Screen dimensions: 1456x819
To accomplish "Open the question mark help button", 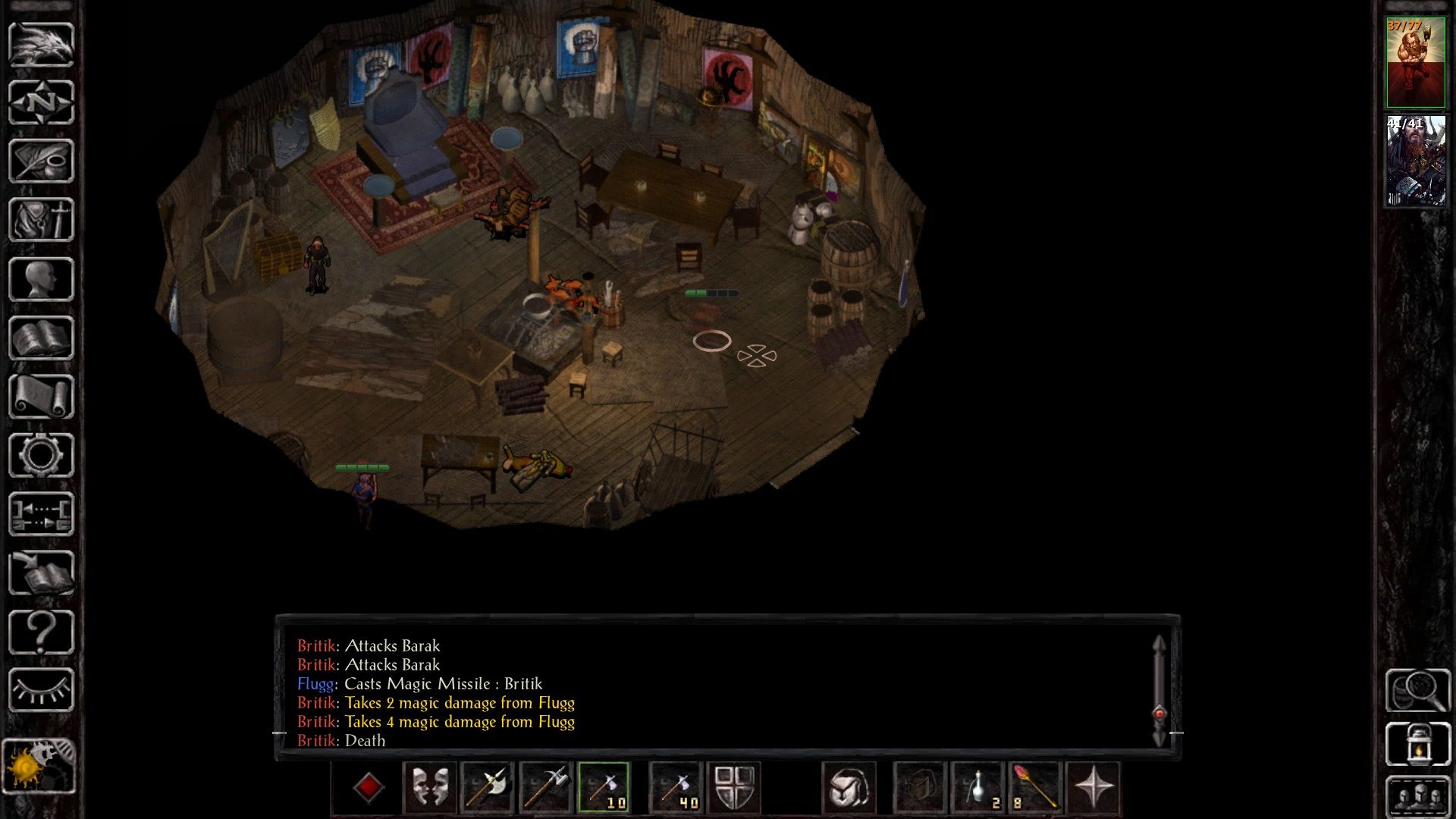I will pyautogui.click(x=41, y=632).
